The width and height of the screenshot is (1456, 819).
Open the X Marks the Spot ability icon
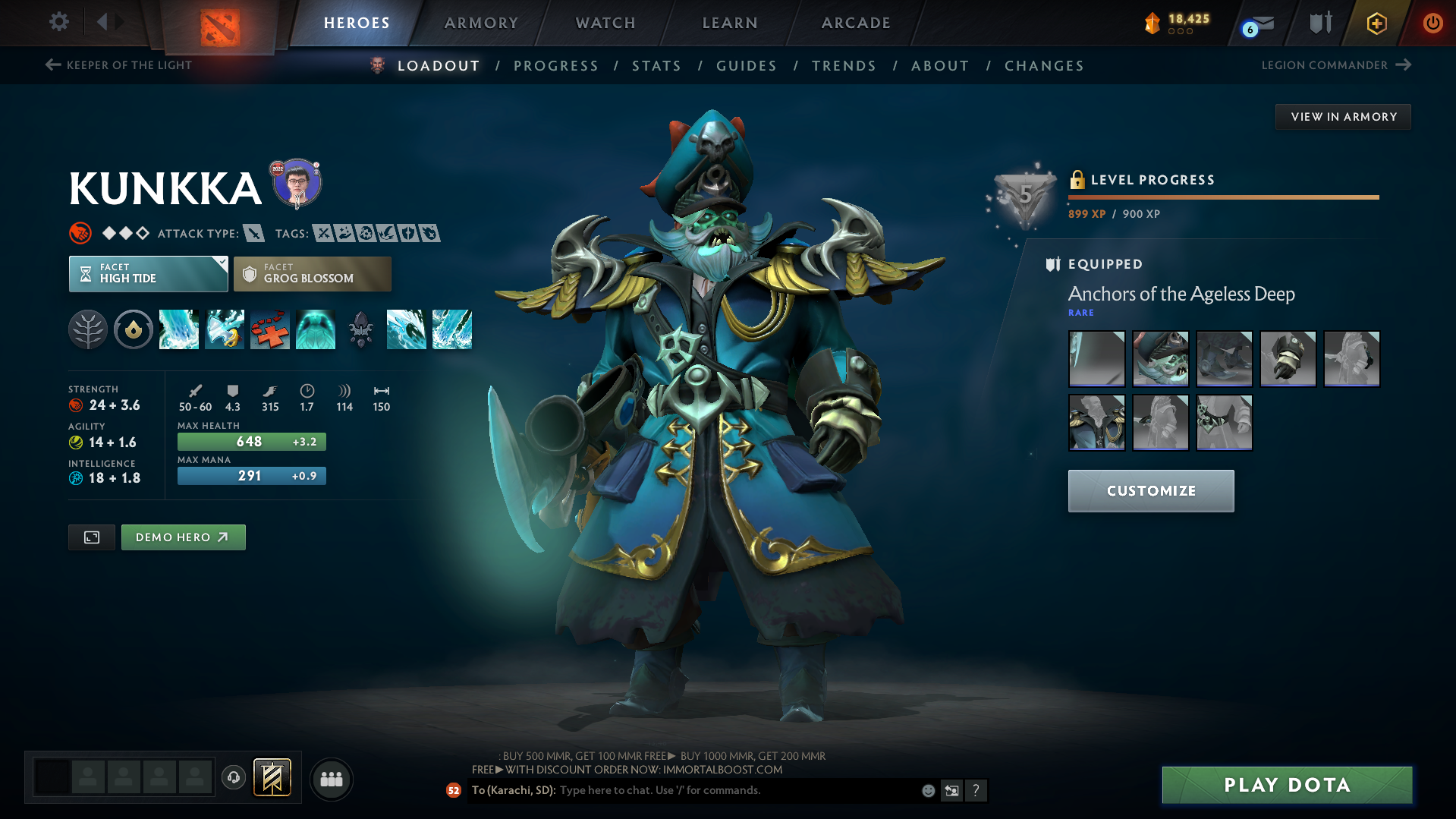[x=270, y=329]
